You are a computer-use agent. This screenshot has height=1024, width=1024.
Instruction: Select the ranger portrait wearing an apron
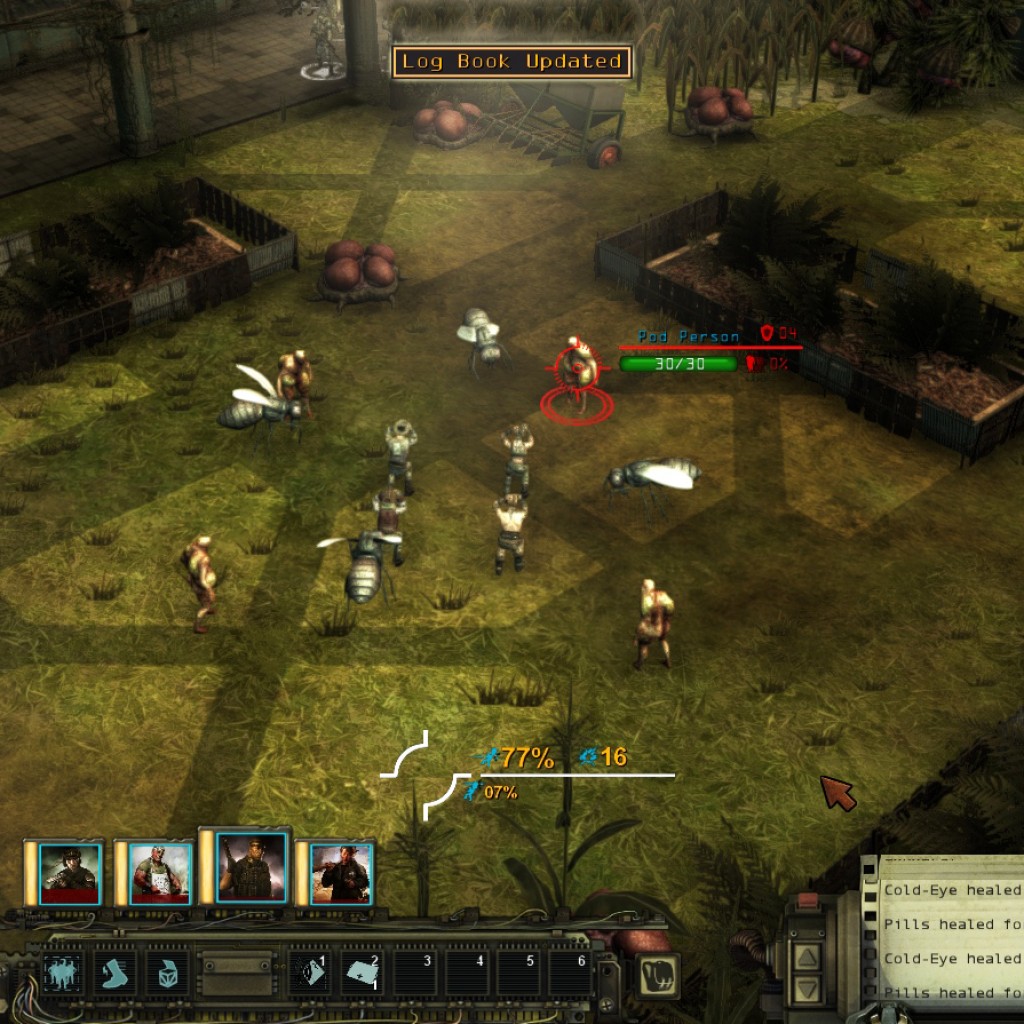160,872
